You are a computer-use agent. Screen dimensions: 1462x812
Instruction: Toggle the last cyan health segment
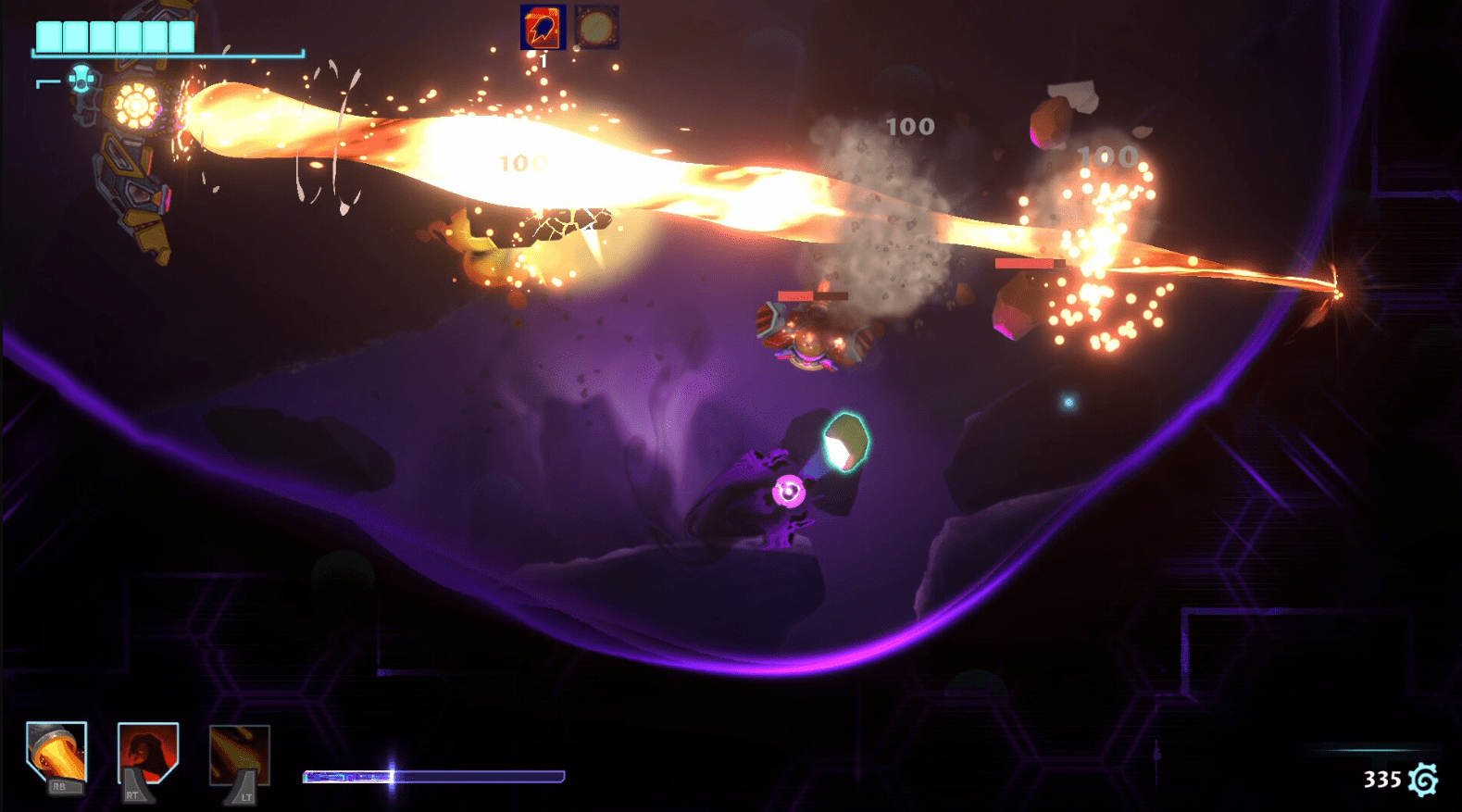[x=180, y=33]
